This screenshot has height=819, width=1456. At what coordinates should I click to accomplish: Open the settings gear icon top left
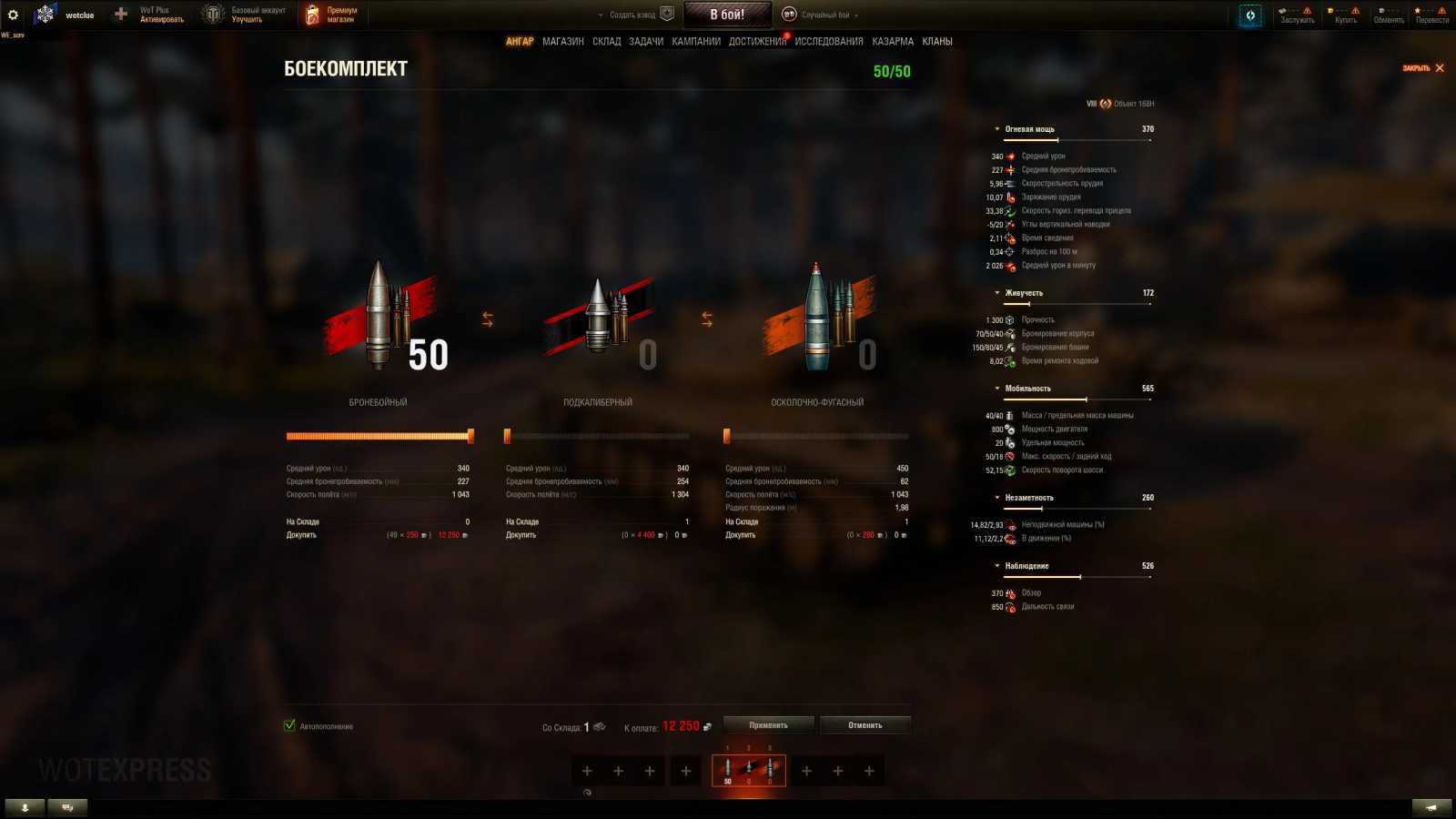click(x=13, y=14)
